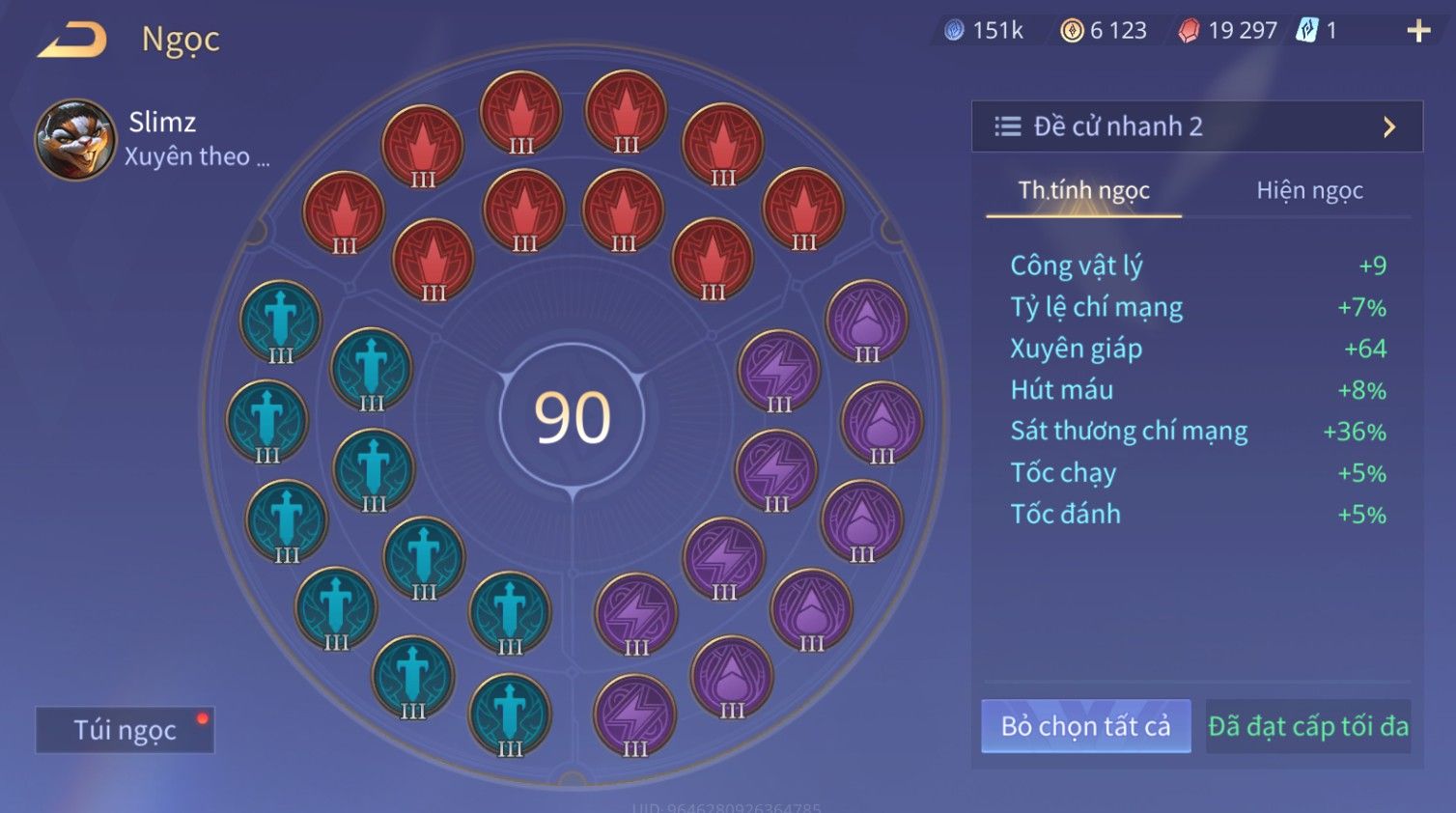Open the Túi ngọc bag
This screenshot has height=813, width=1456.
tap(125, 730)
